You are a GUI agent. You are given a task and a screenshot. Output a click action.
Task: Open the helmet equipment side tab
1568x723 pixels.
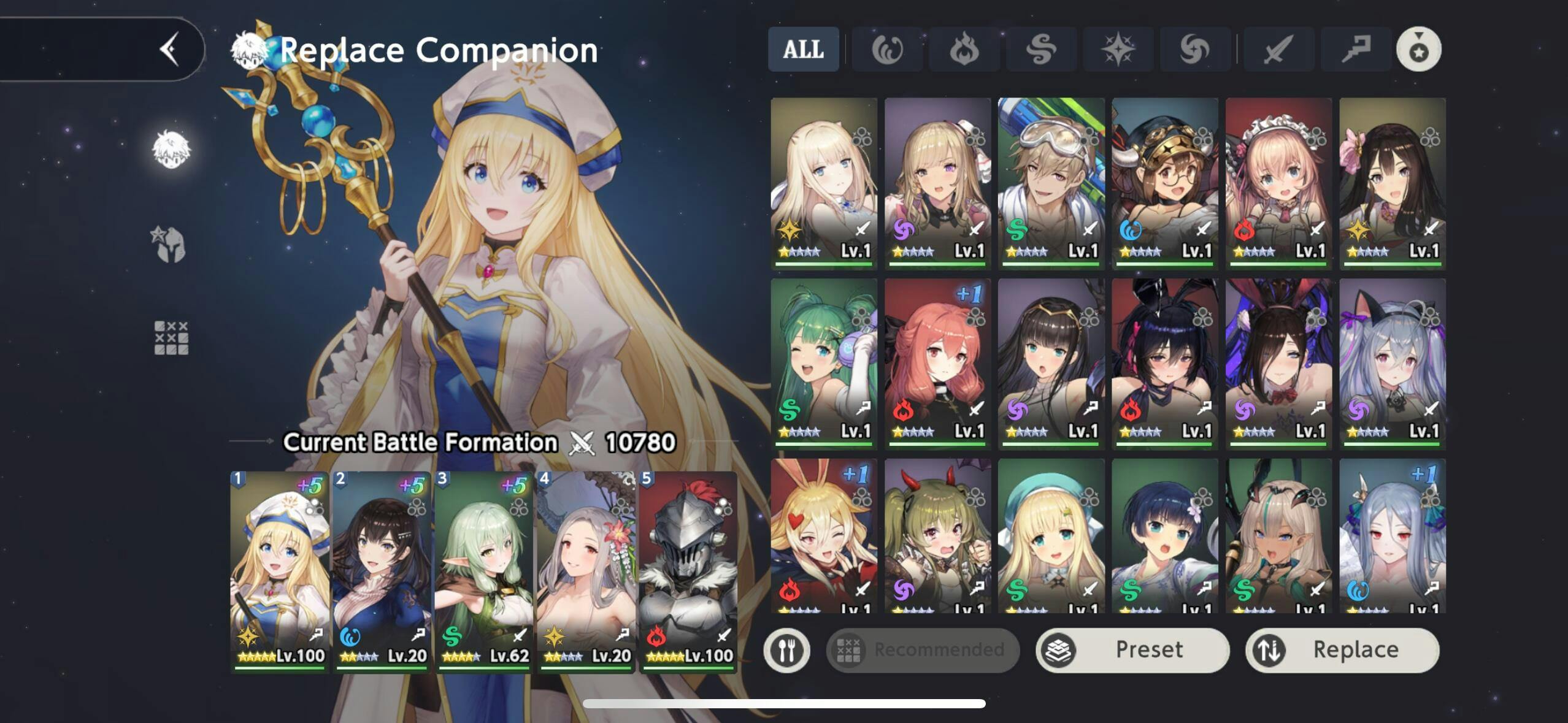pyautogui.click(x=170, y=244)
